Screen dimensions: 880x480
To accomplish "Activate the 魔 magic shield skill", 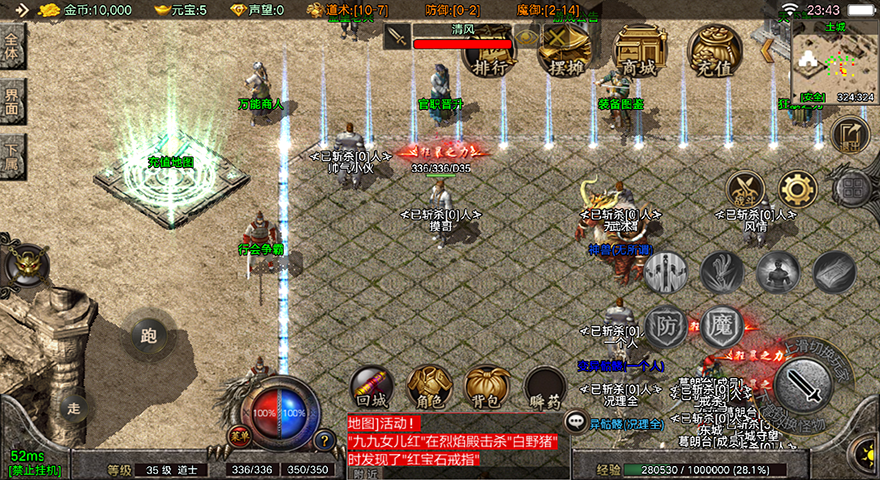I will tap(720, 326).
